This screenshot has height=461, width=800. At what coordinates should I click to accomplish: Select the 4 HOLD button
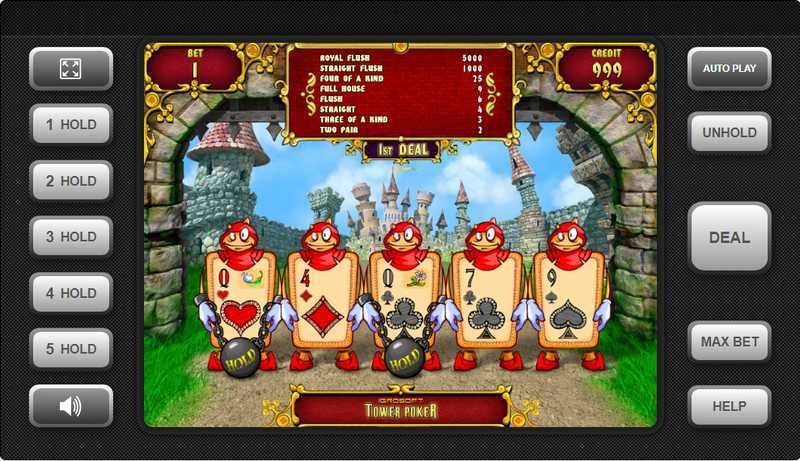point(71,293)
